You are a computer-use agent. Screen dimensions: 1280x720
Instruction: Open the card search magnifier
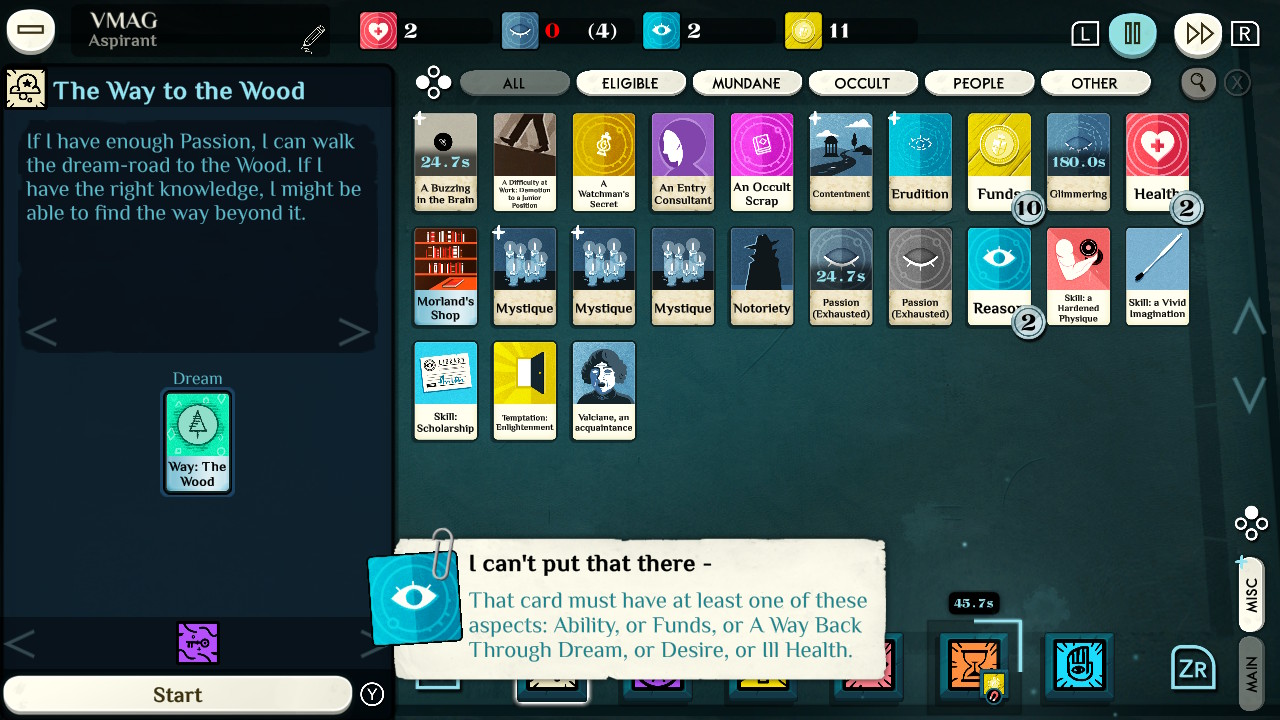(x=1198, y=83)
